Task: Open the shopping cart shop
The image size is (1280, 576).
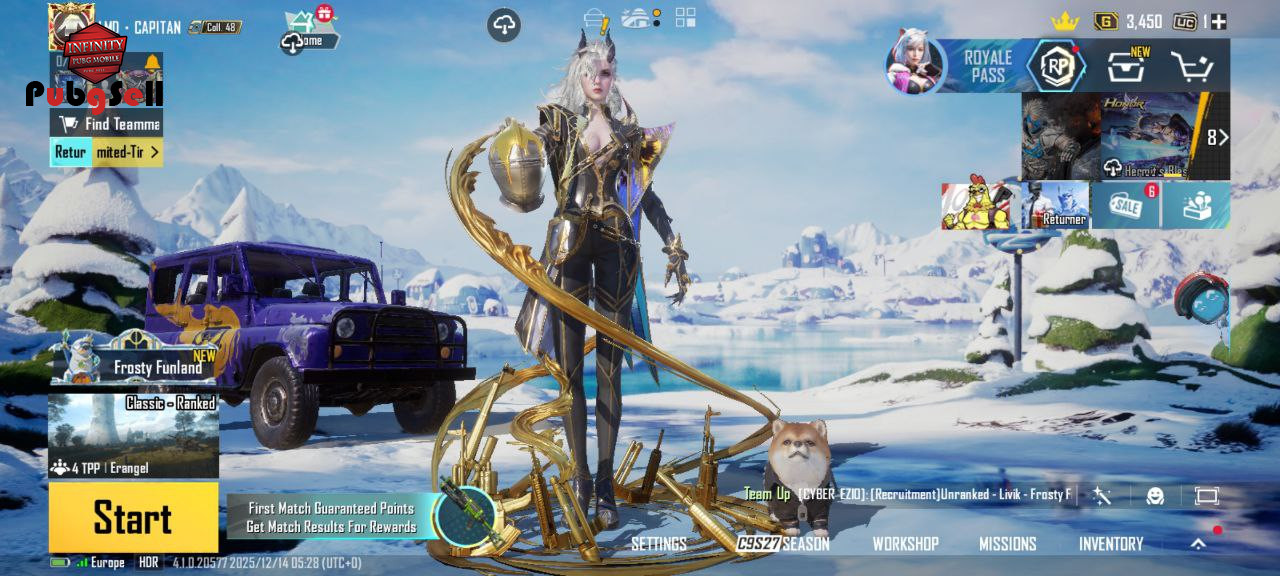Action: tap(1192, 67)
